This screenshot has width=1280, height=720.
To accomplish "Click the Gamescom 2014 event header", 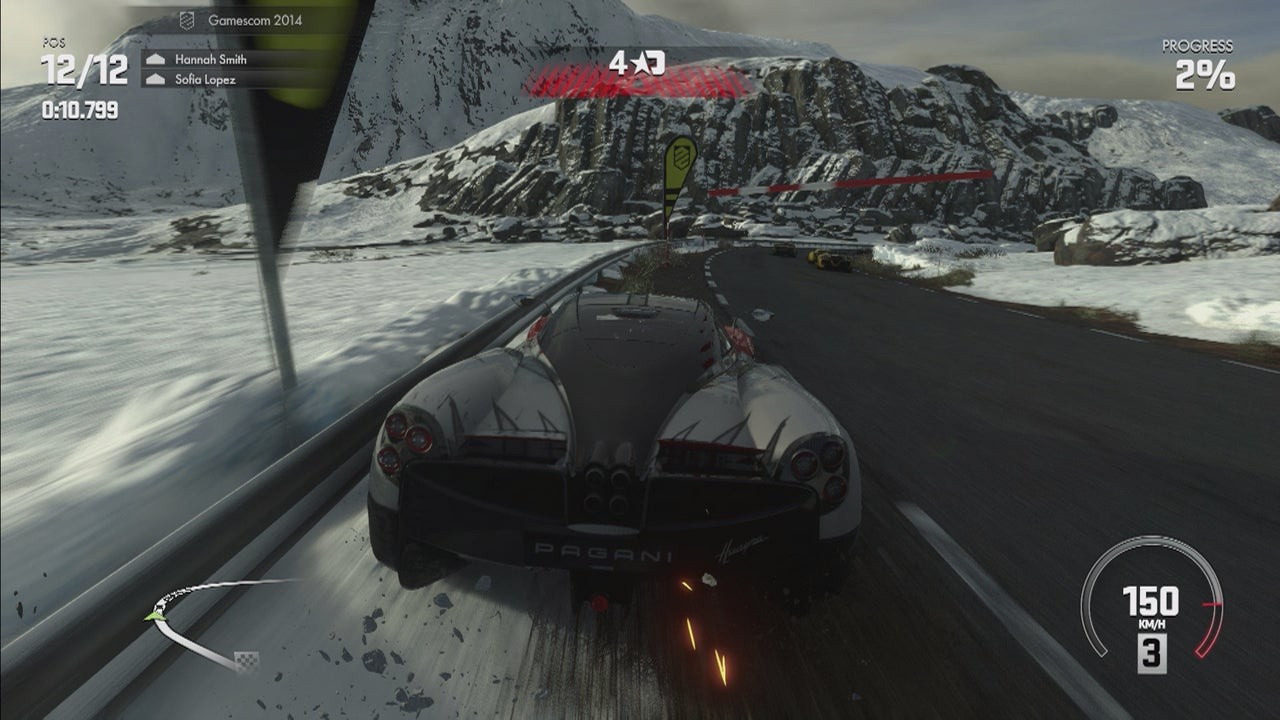I will pyautogui.click(x=254, y=20).
